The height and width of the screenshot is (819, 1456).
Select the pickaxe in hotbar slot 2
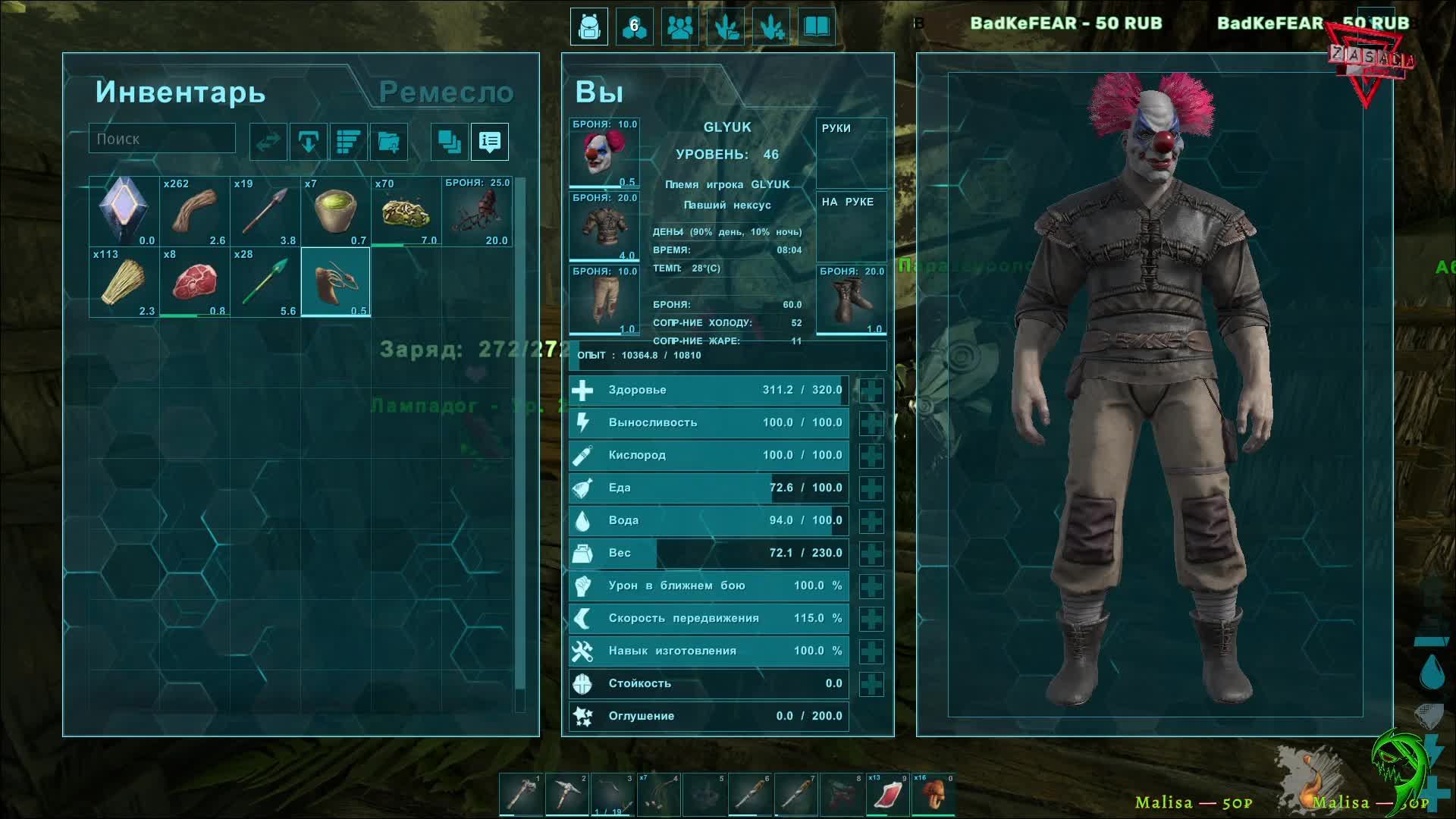(566, 794)
